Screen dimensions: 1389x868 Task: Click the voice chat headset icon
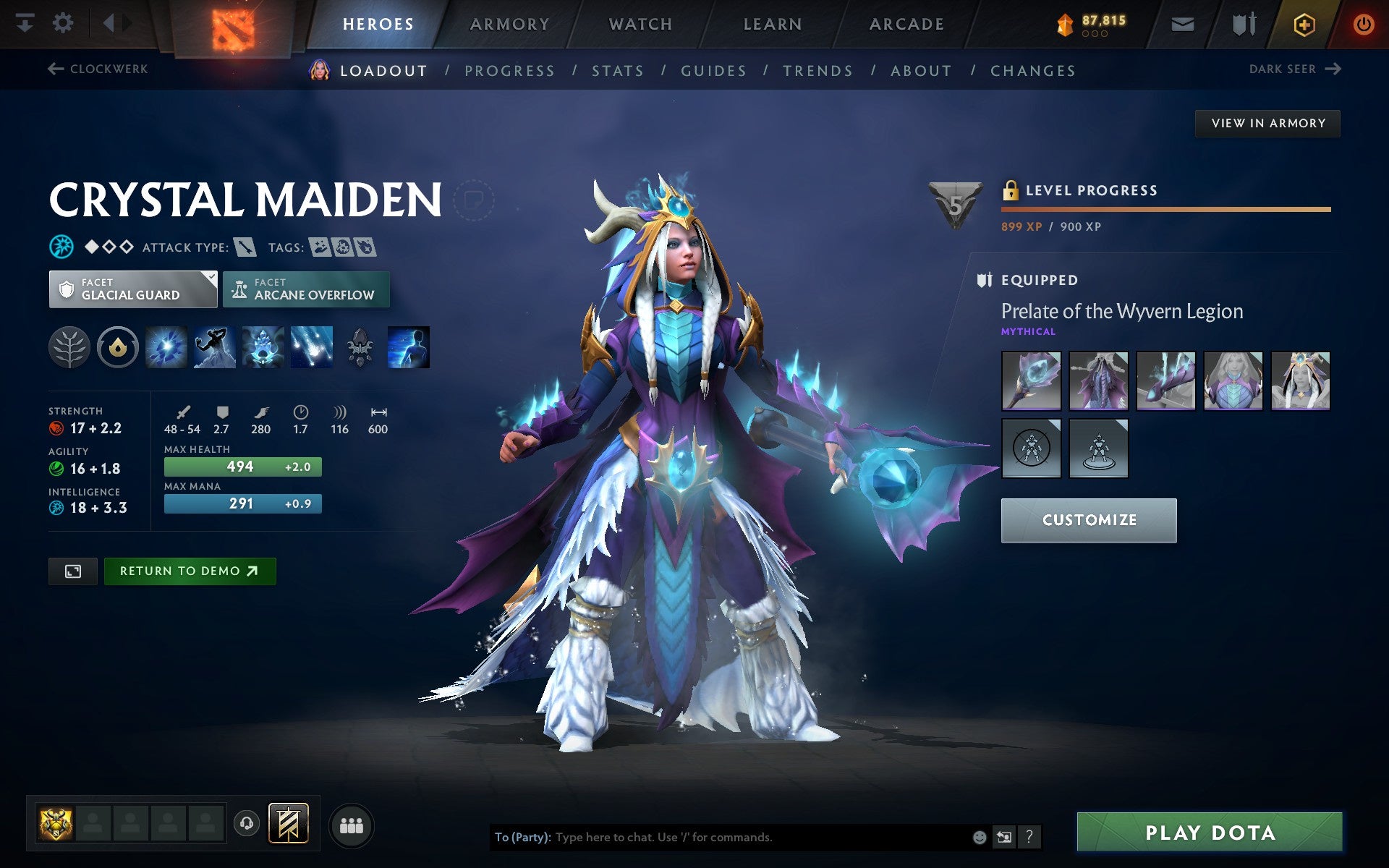tap(246, 822)
